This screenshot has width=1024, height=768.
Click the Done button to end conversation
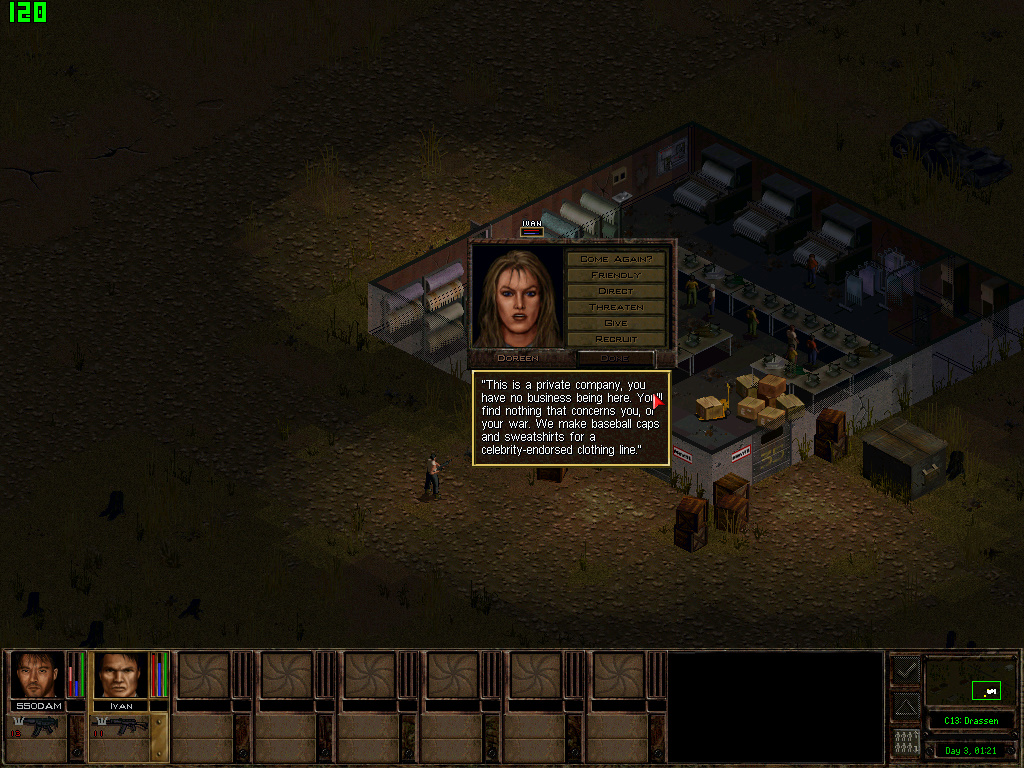coord(615,357)
